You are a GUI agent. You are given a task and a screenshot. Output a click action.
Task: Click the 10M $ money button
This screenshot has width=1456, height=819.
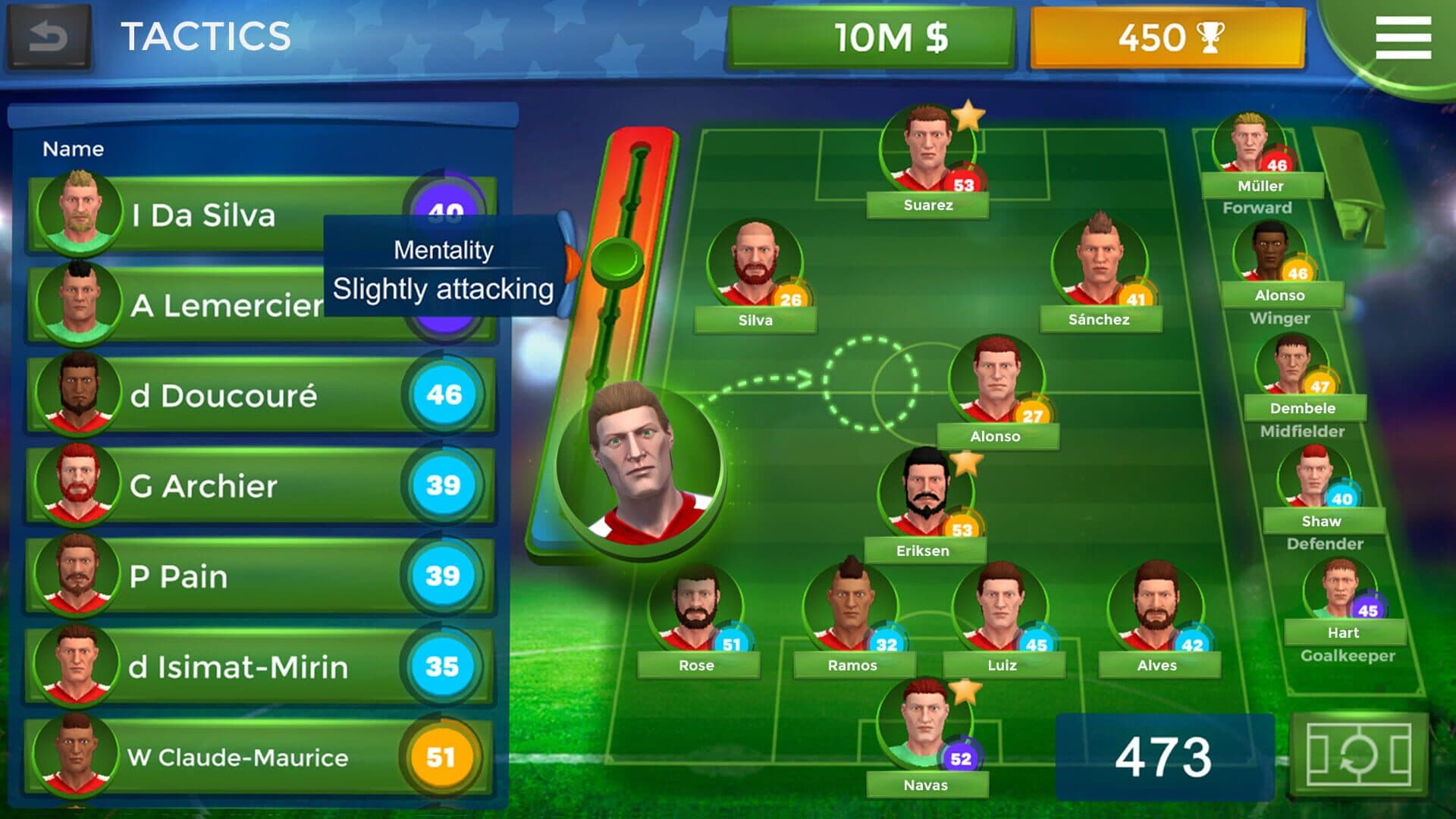pyautogui.click(x=870, y=38)
